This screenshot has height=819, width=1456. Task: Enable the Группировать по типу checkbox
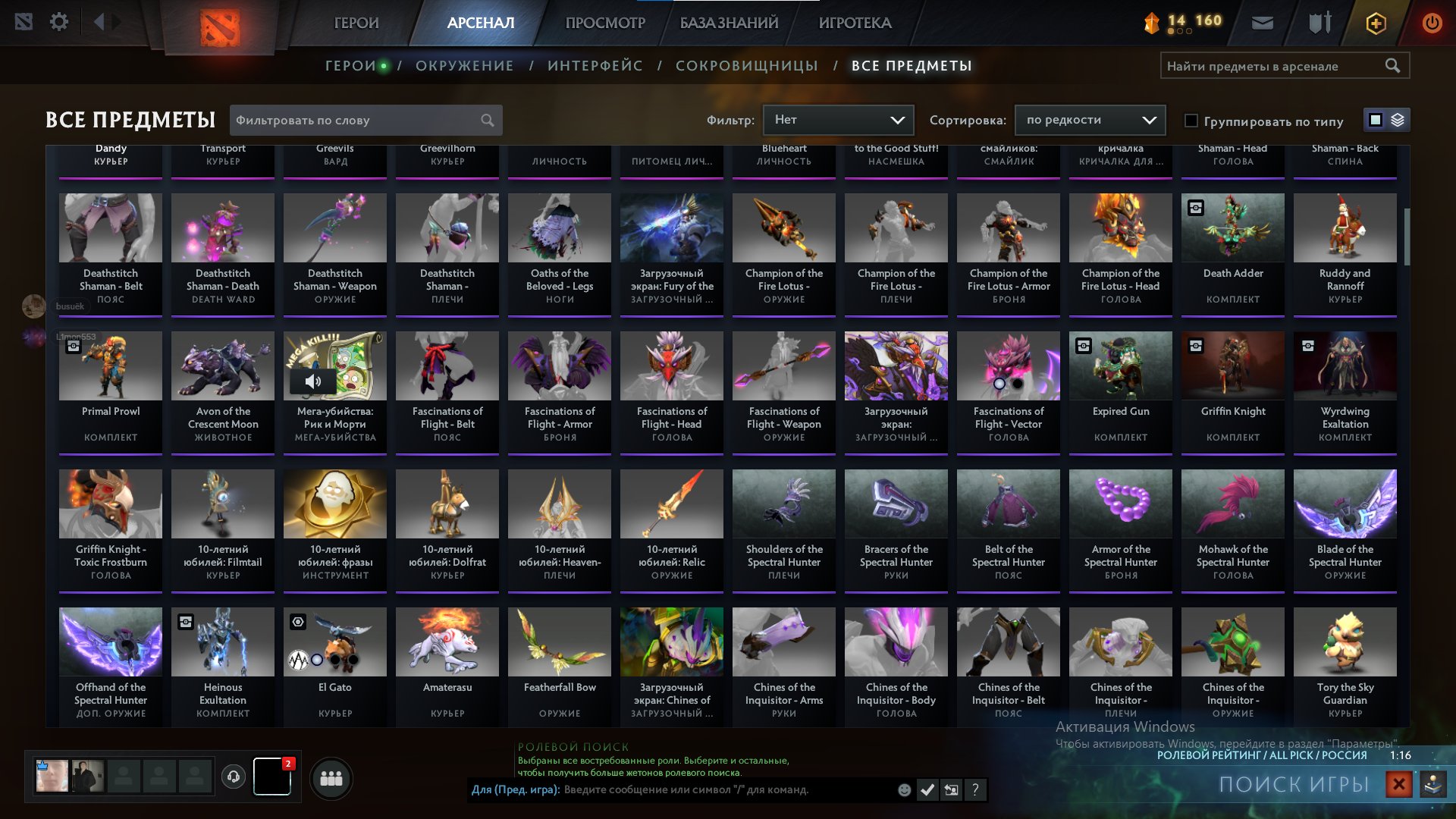pos(1191,121)
